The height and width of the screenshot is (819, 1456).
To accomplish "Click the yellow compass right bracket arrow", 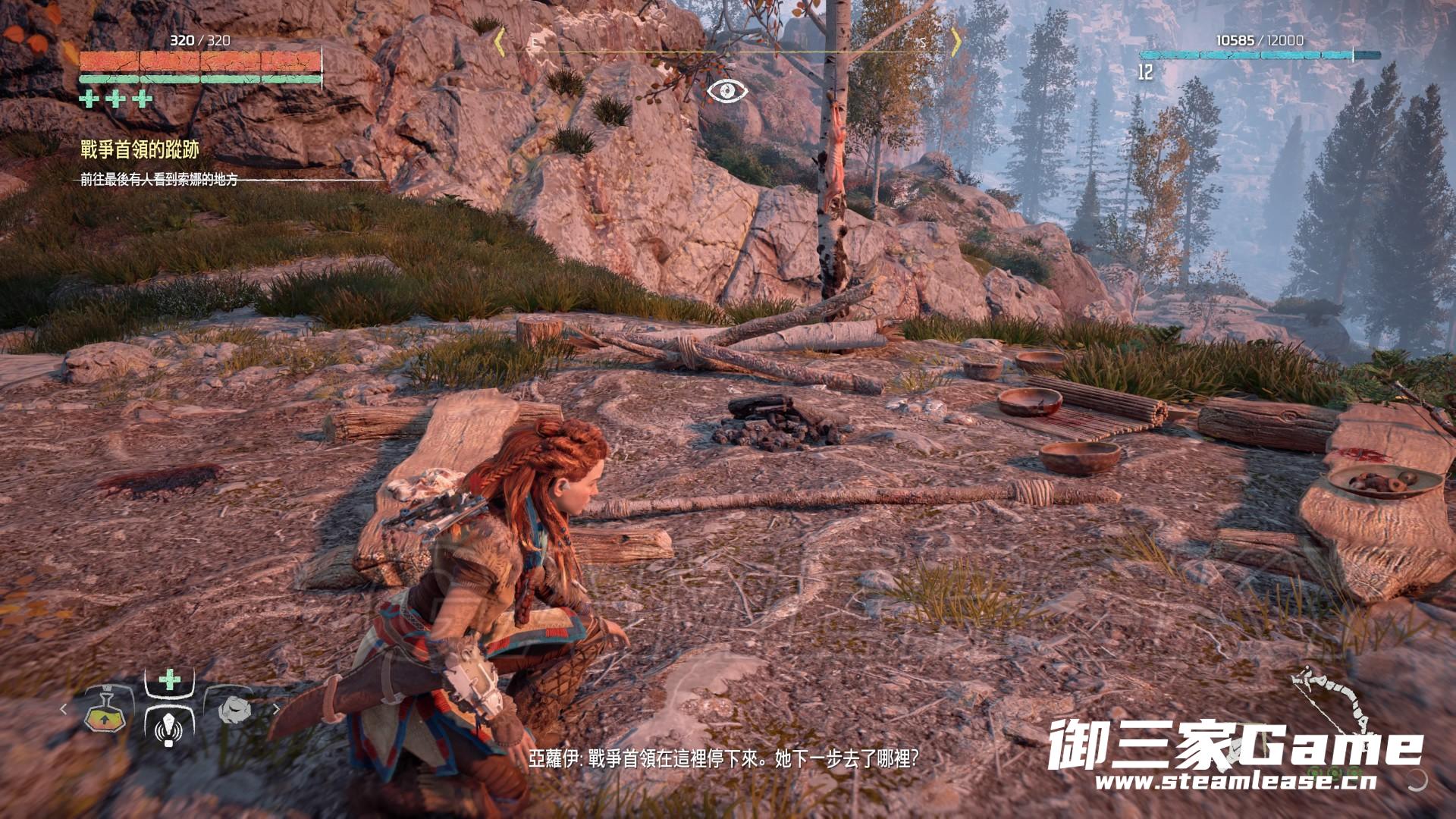I will (956, 42).
